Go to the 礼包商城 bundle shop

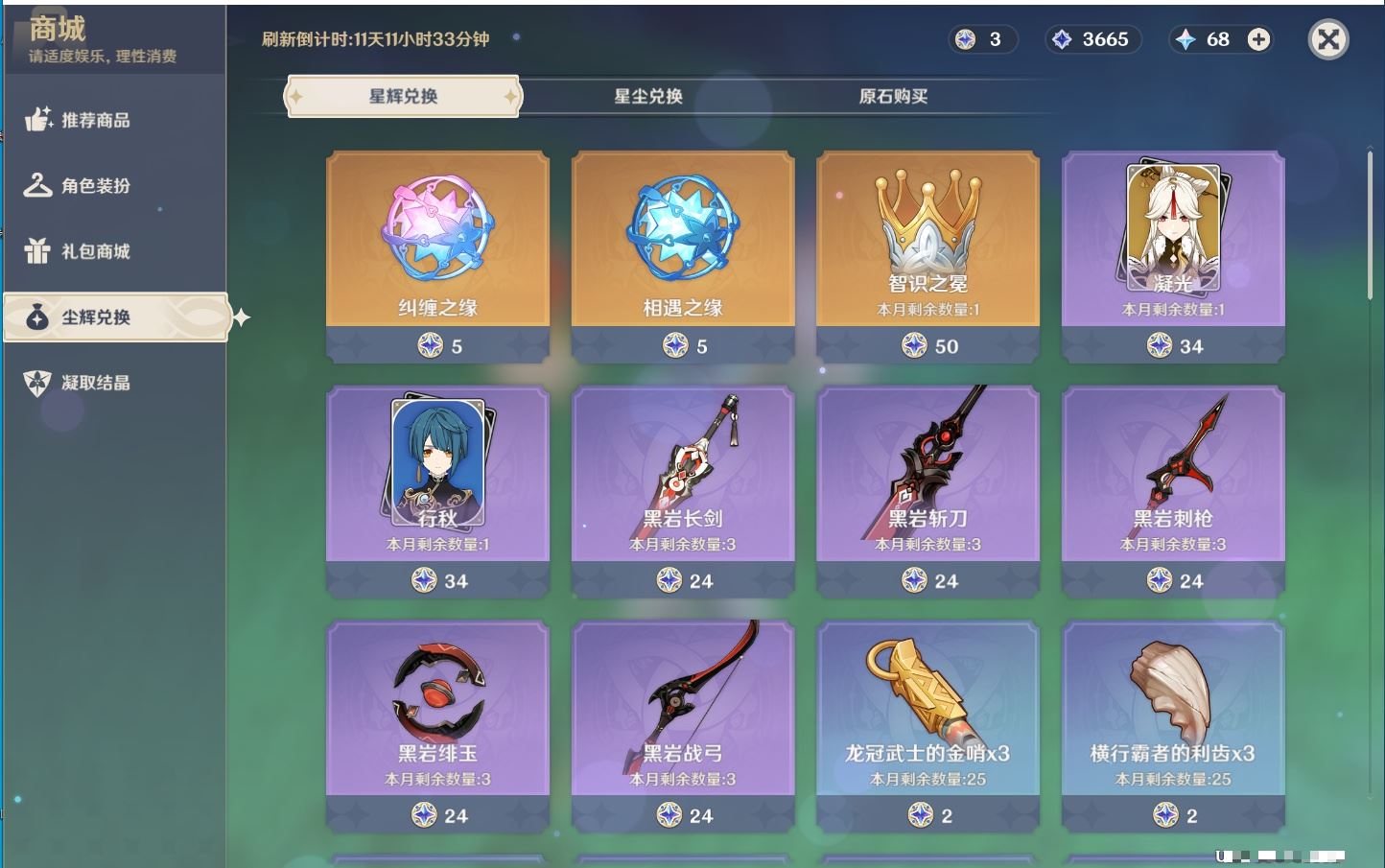pos(96,251)
